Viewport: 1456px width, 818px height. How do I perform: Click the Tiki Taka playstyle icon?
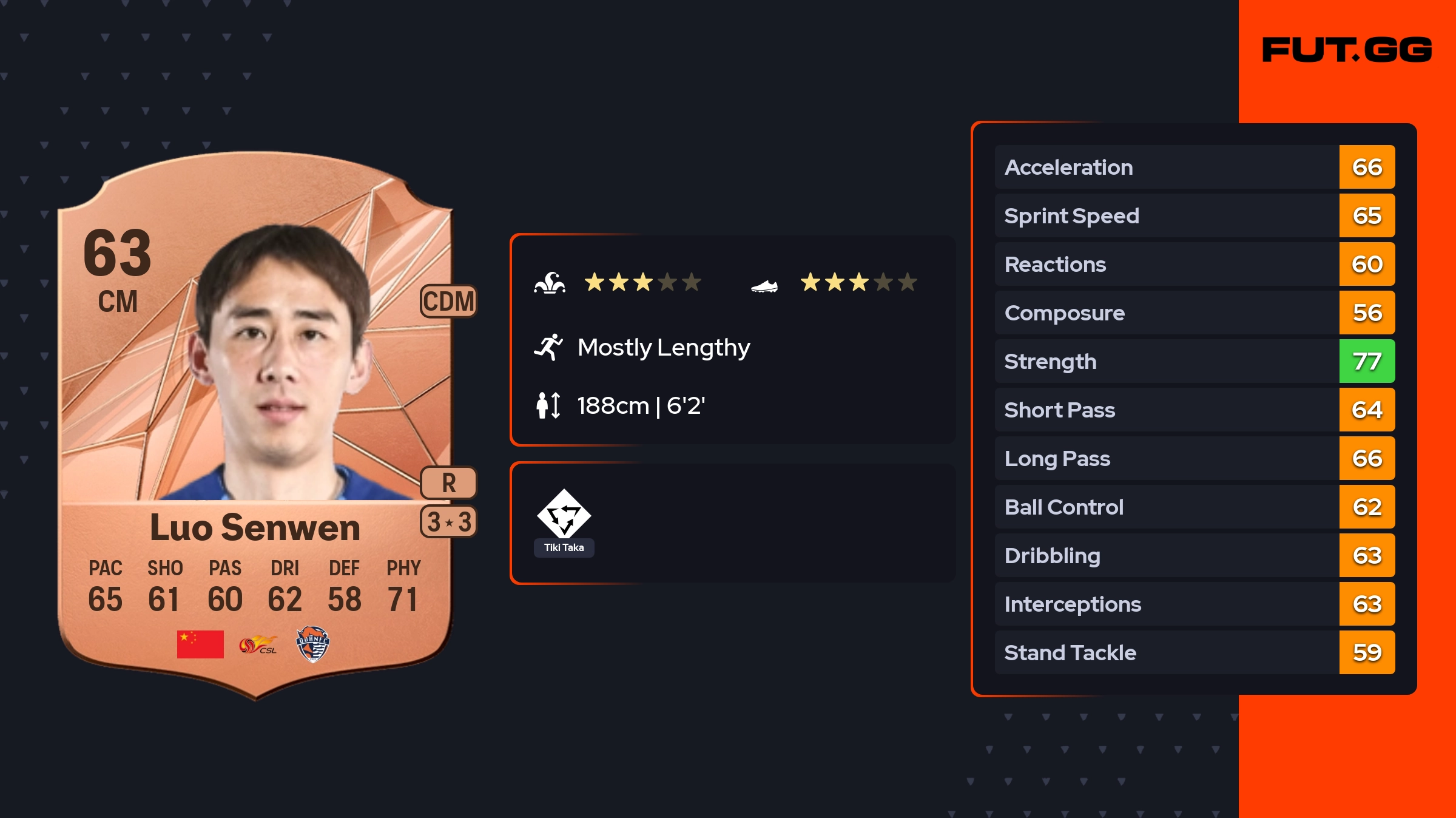click(x=564, y=515)
